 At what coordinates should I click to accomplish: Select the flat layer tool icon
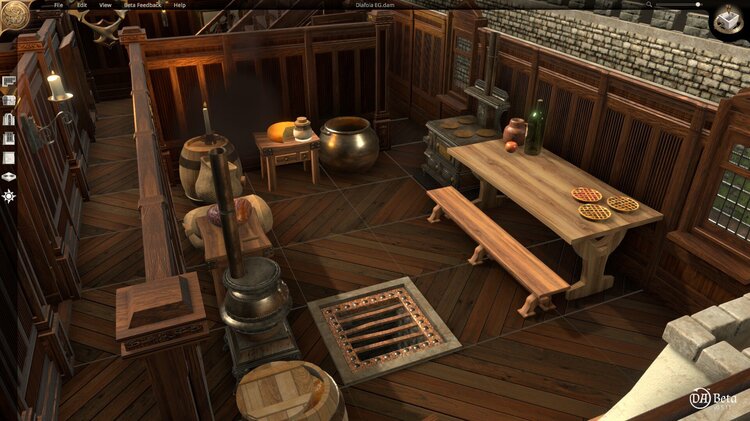9,176
